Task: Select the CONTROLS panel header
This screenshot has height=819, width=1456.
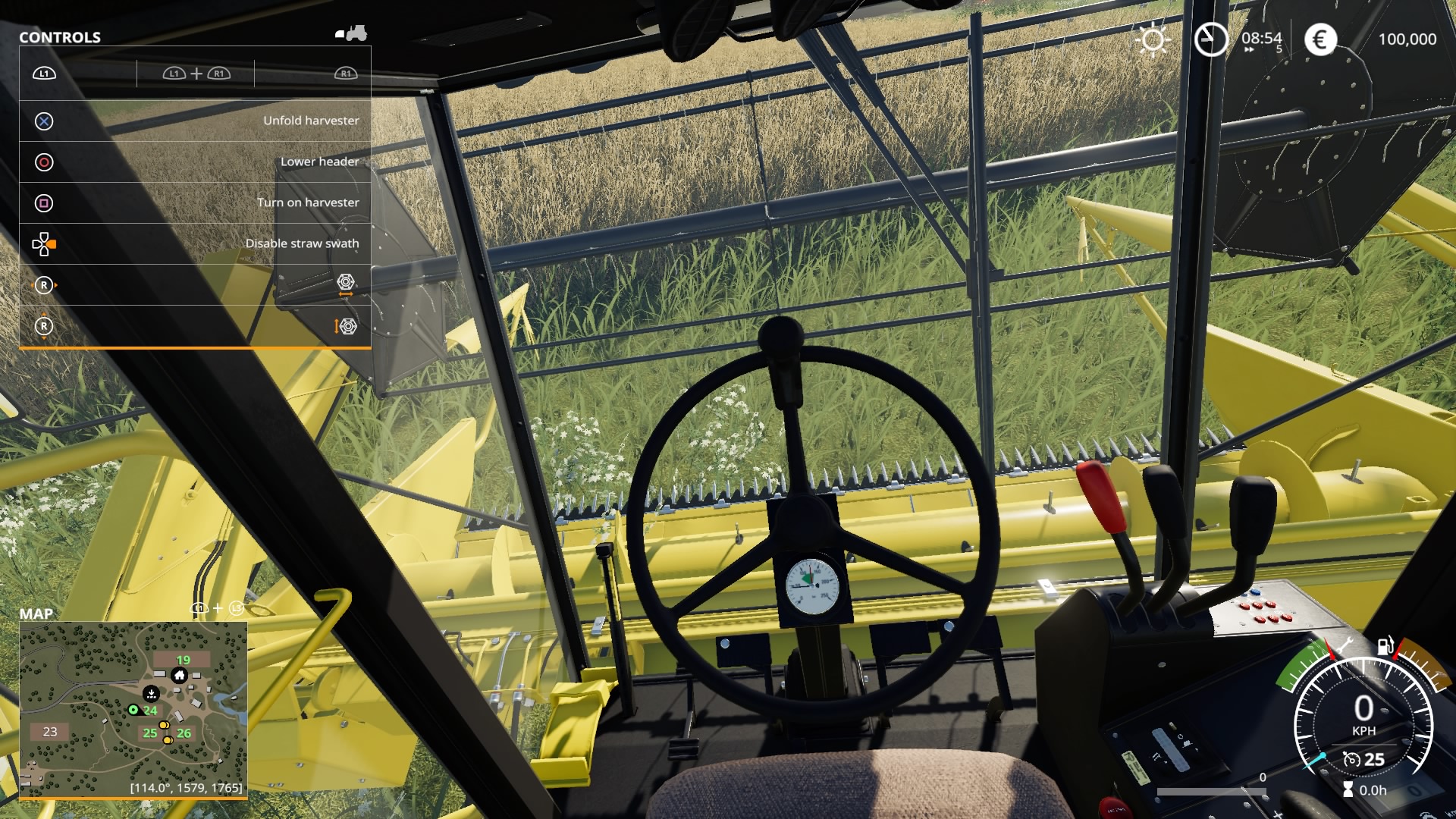Action: coord(59,36)
